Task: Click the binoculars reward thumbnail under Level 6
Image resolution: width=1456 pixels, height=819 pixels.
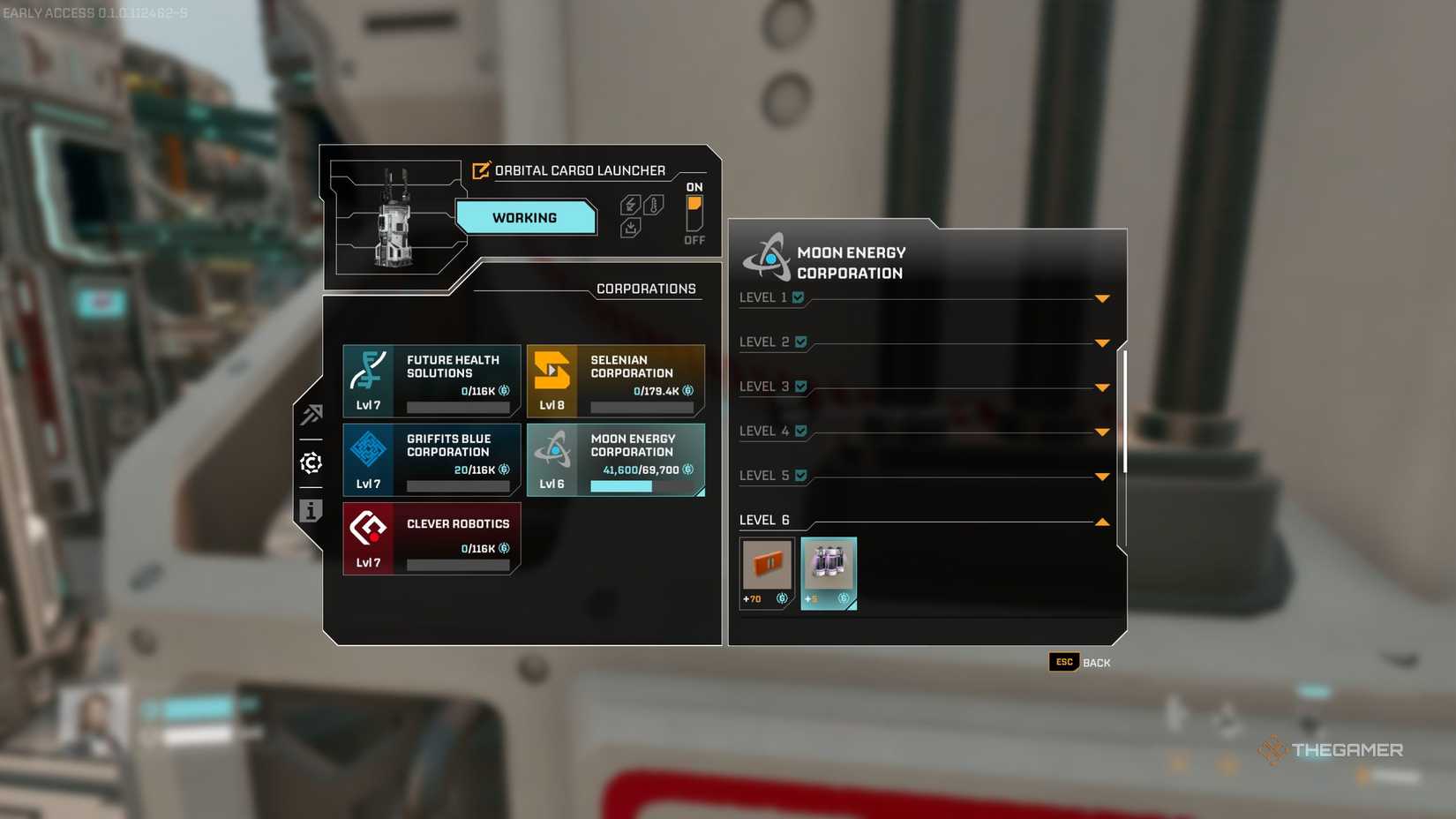Action: point(828,572)
